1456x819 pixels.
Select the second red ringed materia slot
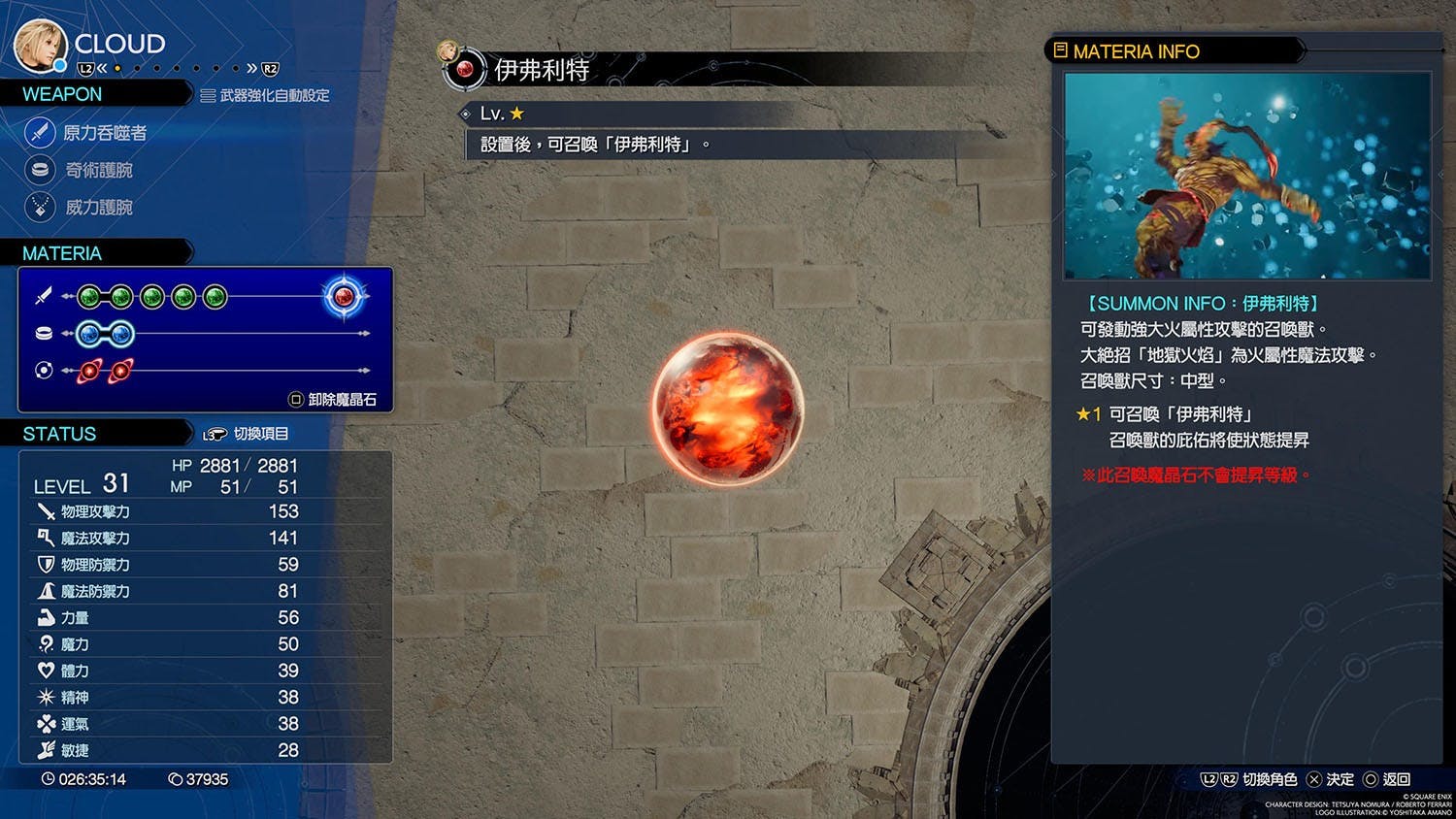(121, 371)
